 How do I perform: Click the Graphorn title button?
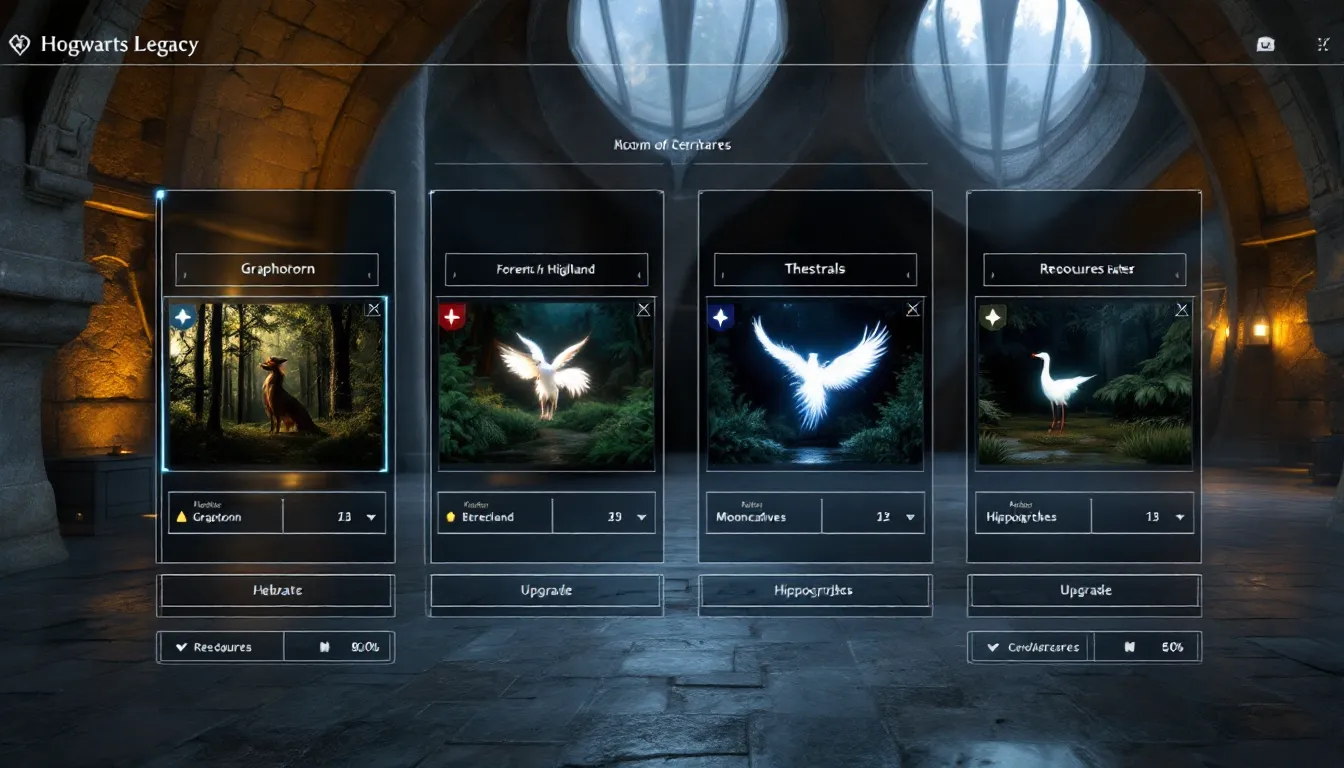click(x=277, y=269)
